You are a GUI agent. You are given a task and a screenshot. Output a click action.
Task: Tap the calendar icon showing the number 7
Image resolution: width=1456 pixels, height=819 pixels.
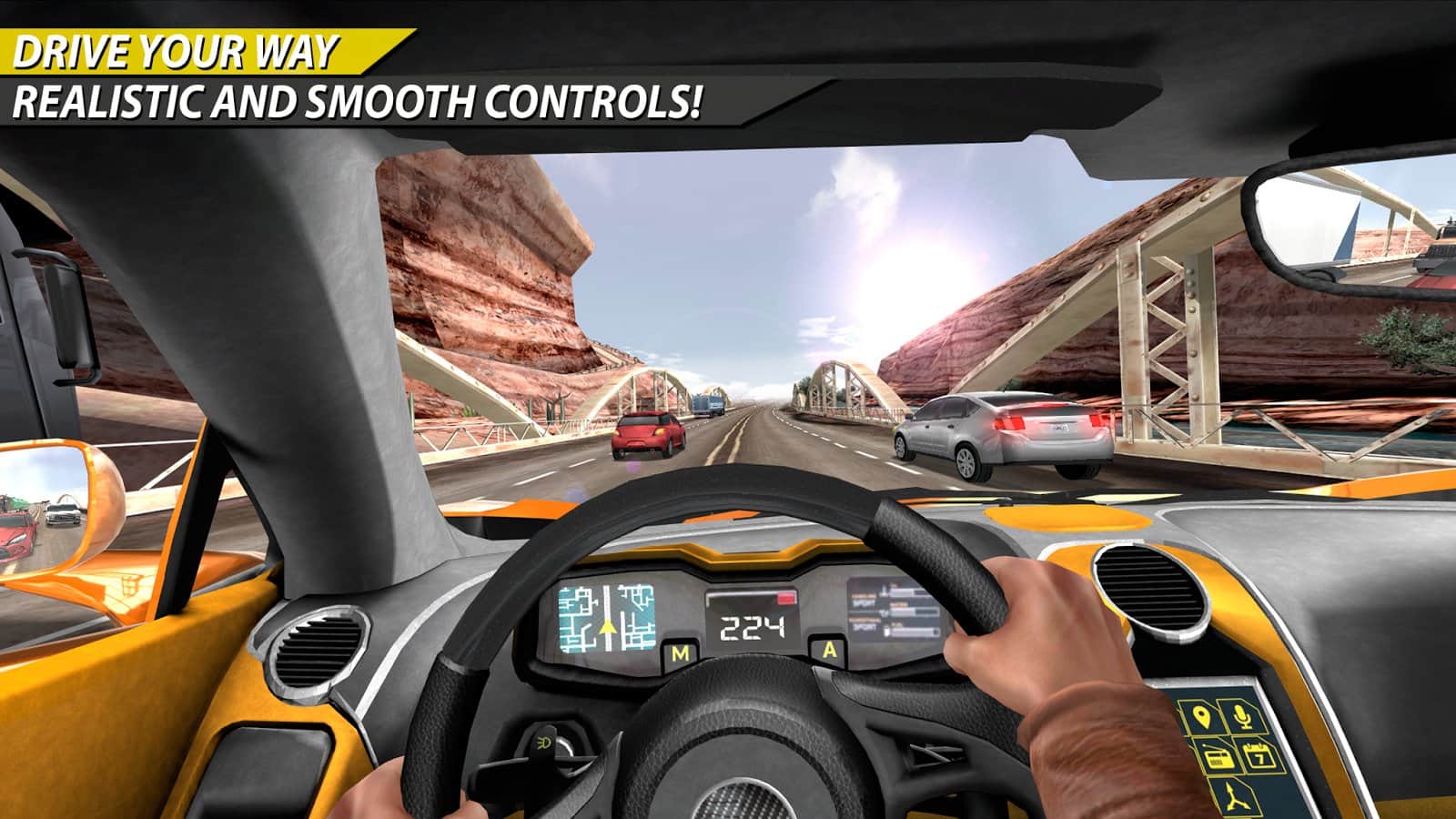click(x=1259, y=756)
